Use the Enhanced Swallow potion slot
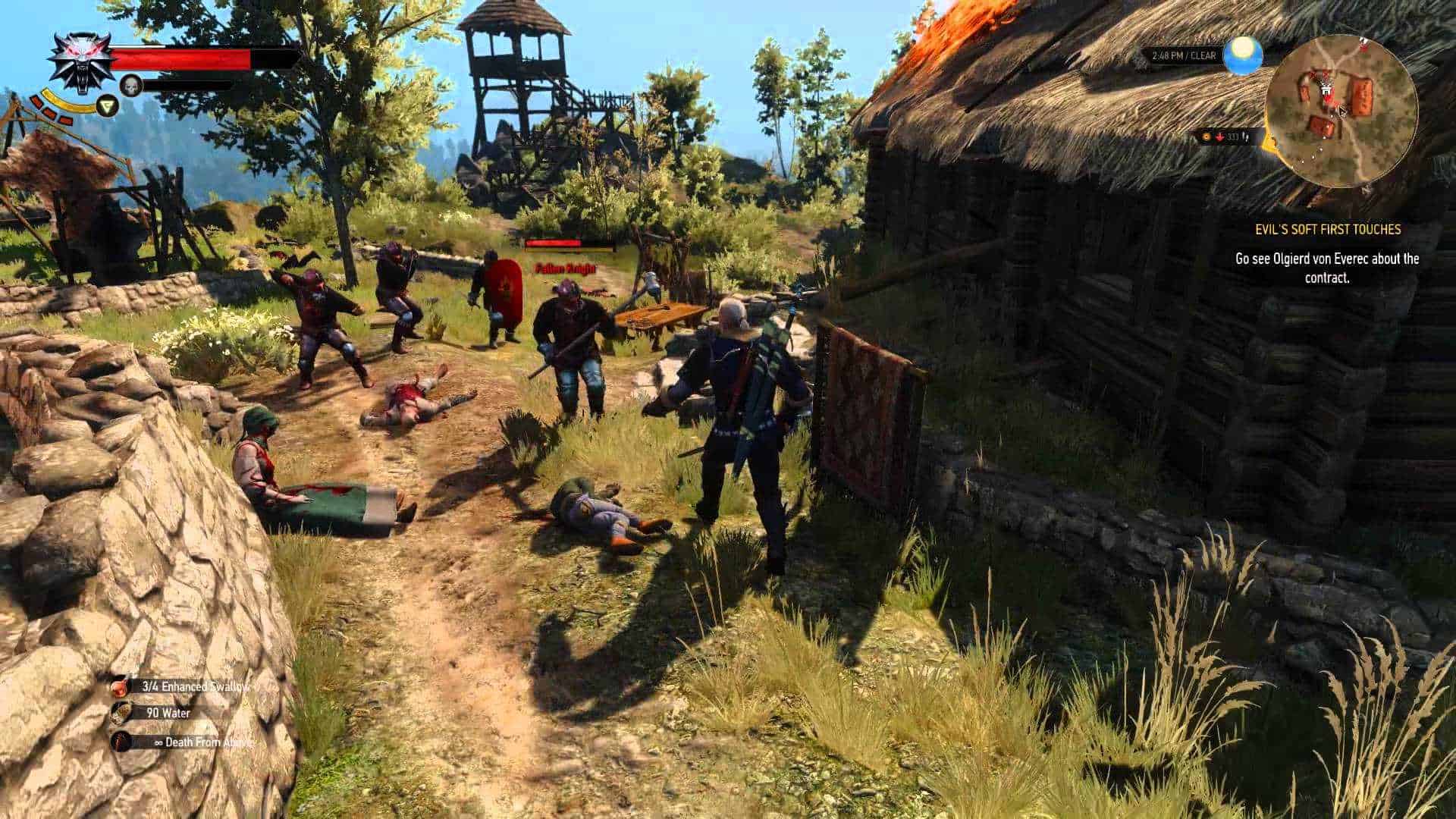This screenshot has width=1456, height=819. (120, 687)
